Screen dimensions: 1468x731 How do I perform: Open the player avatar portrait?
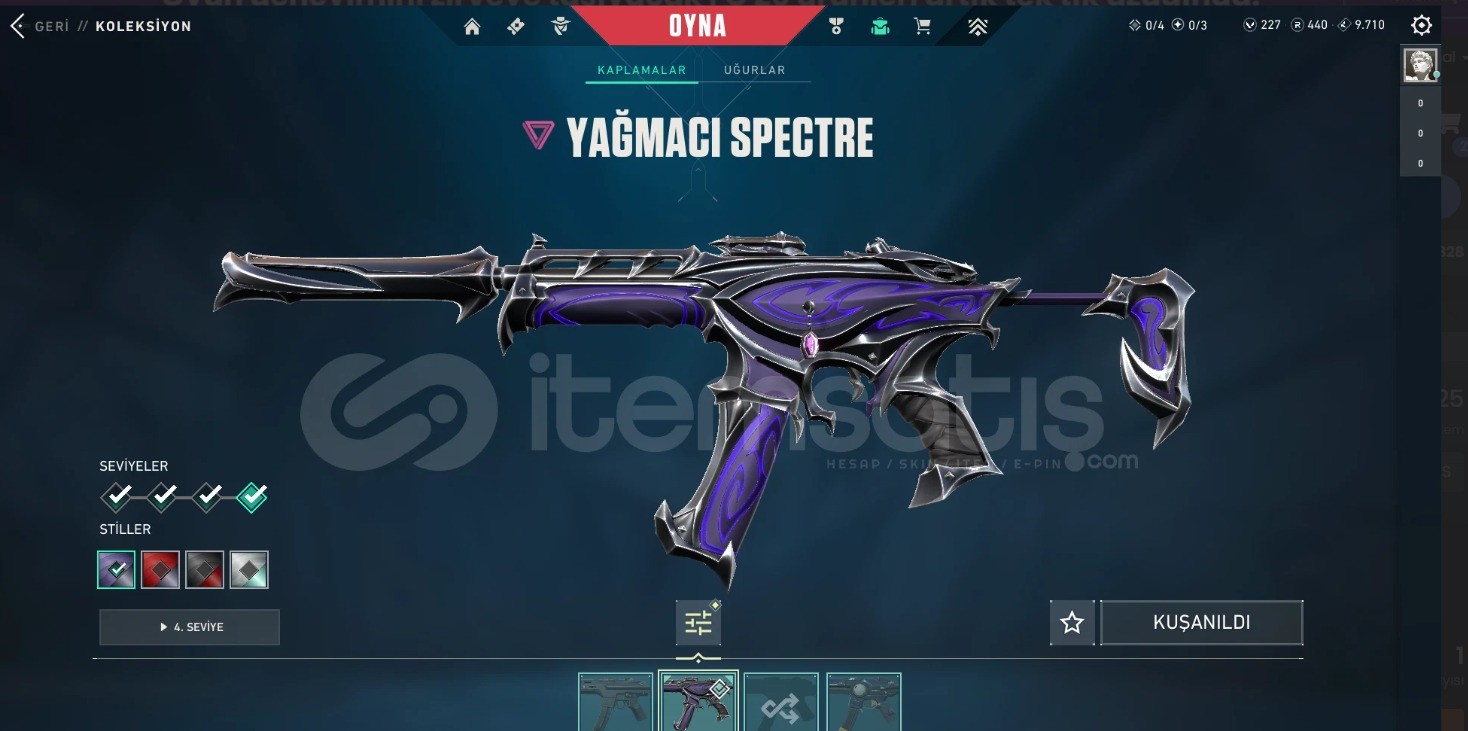1418,65
